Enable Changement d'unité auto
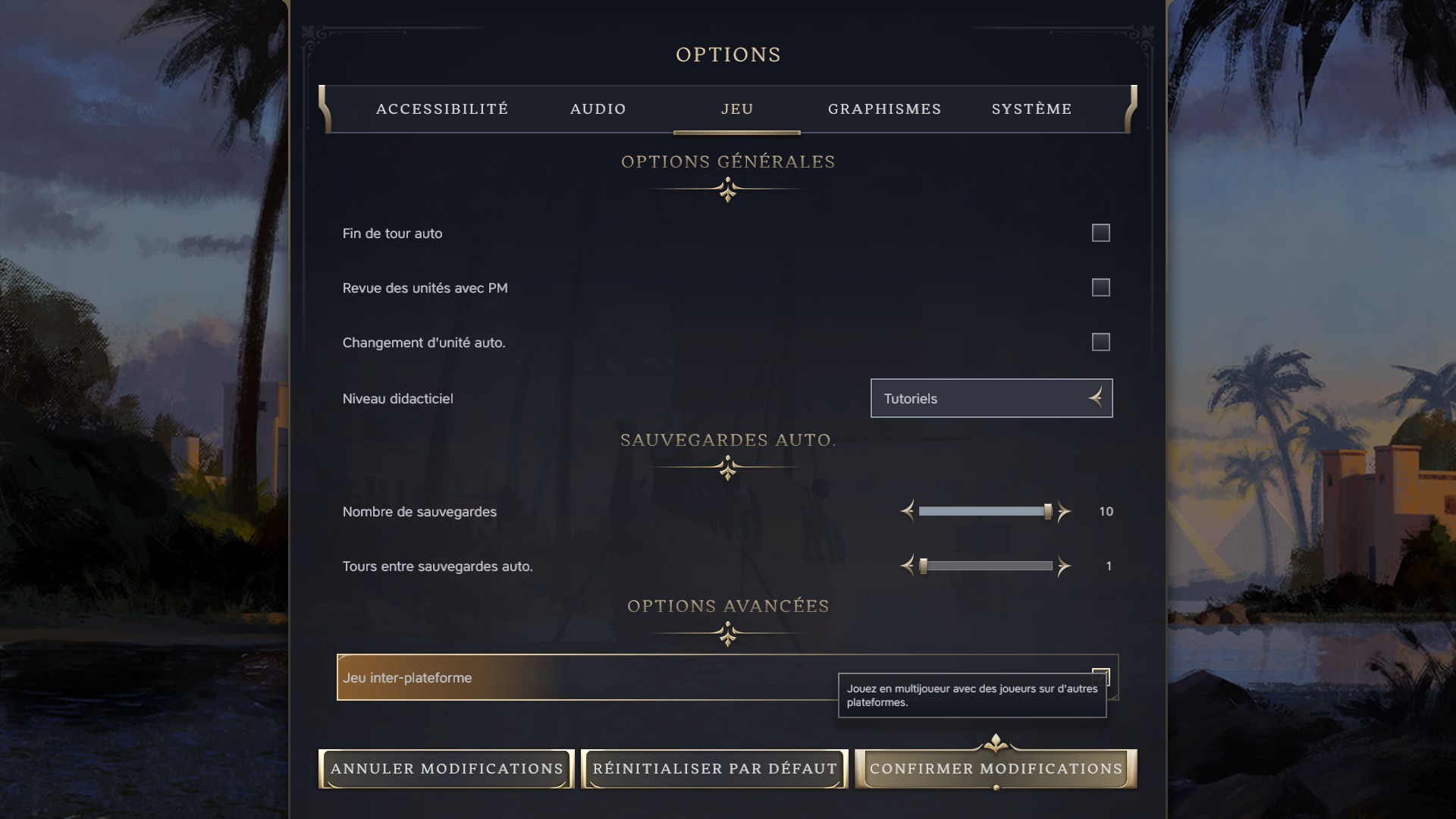 (1100, 342)
